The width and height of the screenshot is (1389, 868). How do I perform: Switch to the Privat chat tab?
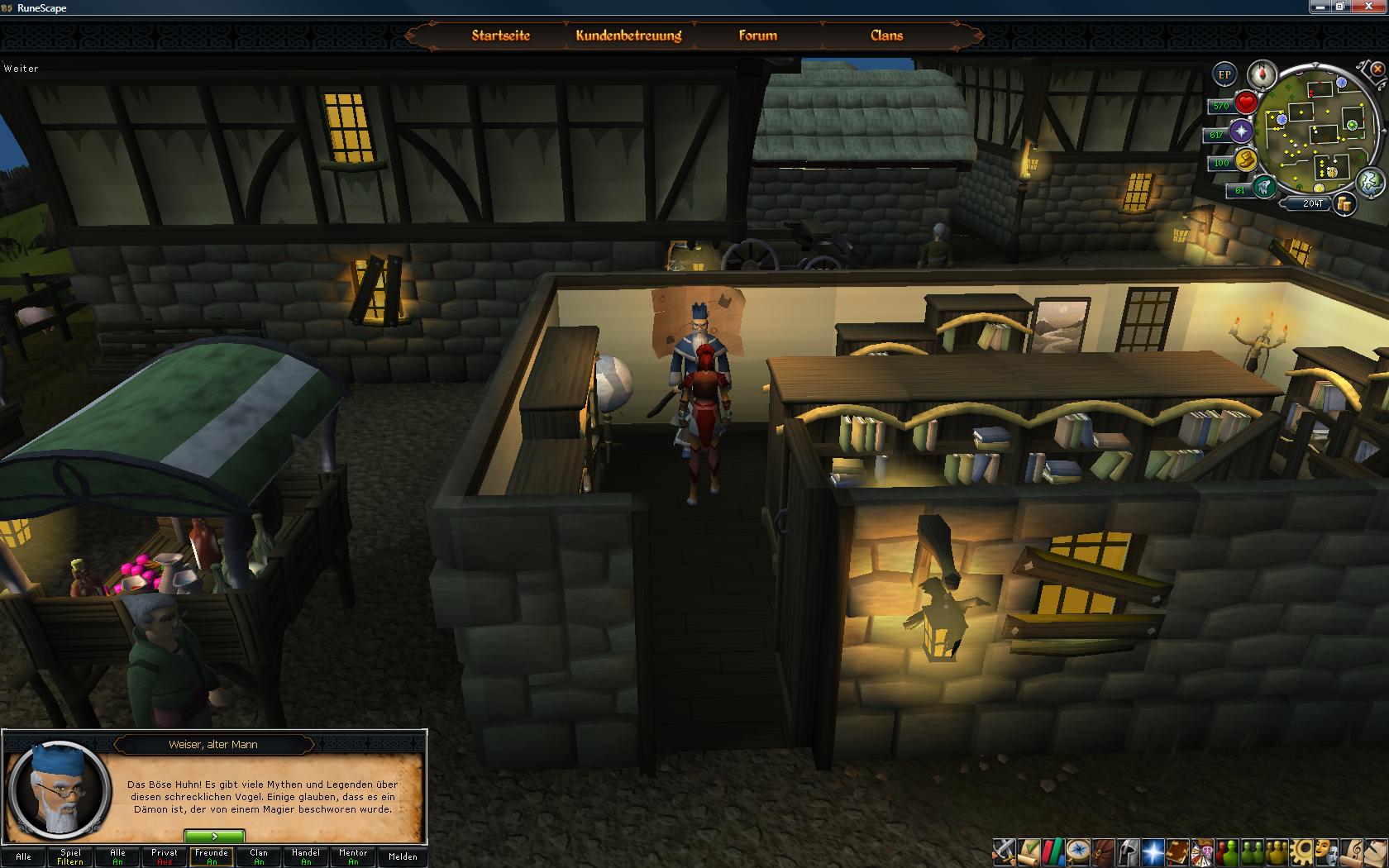(165, 856)
